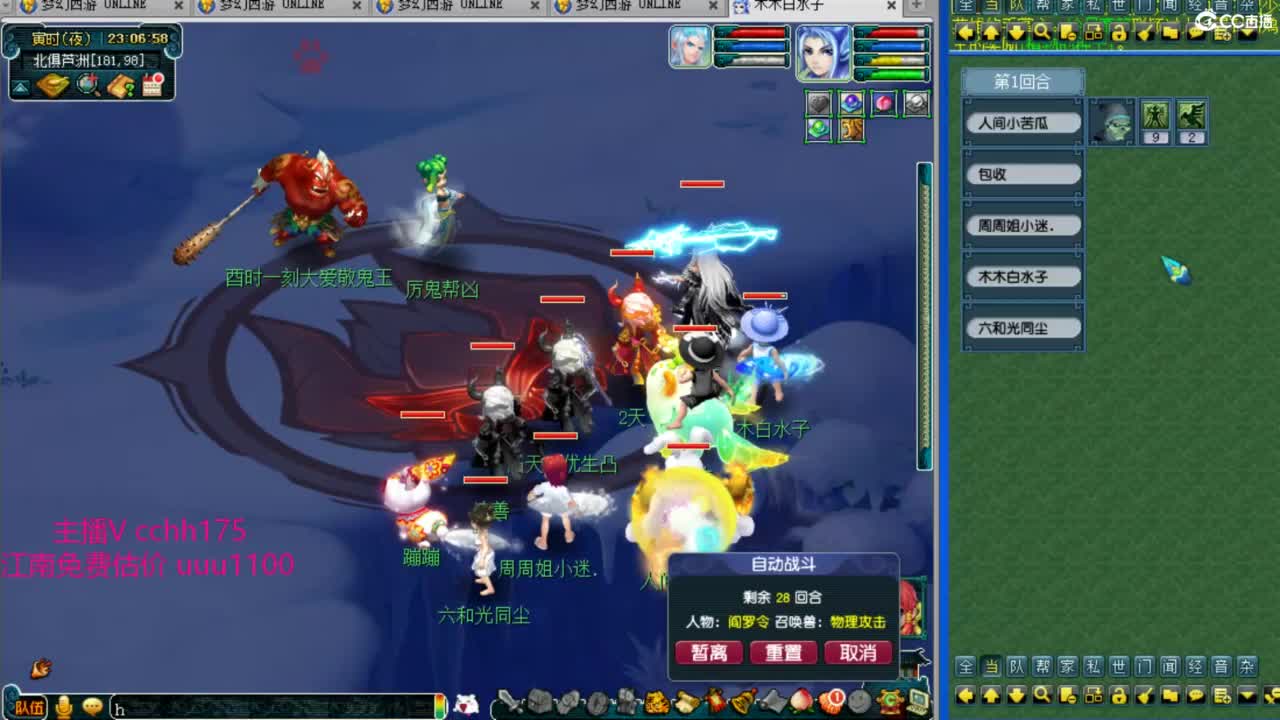Open the yellow dropdown arrow in the chat toolbar

pos(1246,694)
